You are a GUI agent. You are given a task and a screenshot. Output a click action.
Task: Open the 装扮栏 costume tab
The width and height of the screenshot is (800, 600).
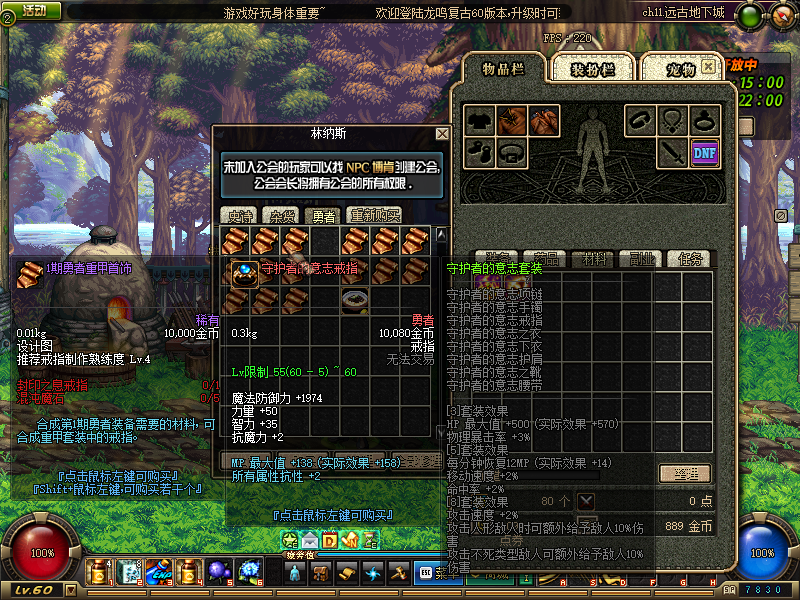(591, 68)
